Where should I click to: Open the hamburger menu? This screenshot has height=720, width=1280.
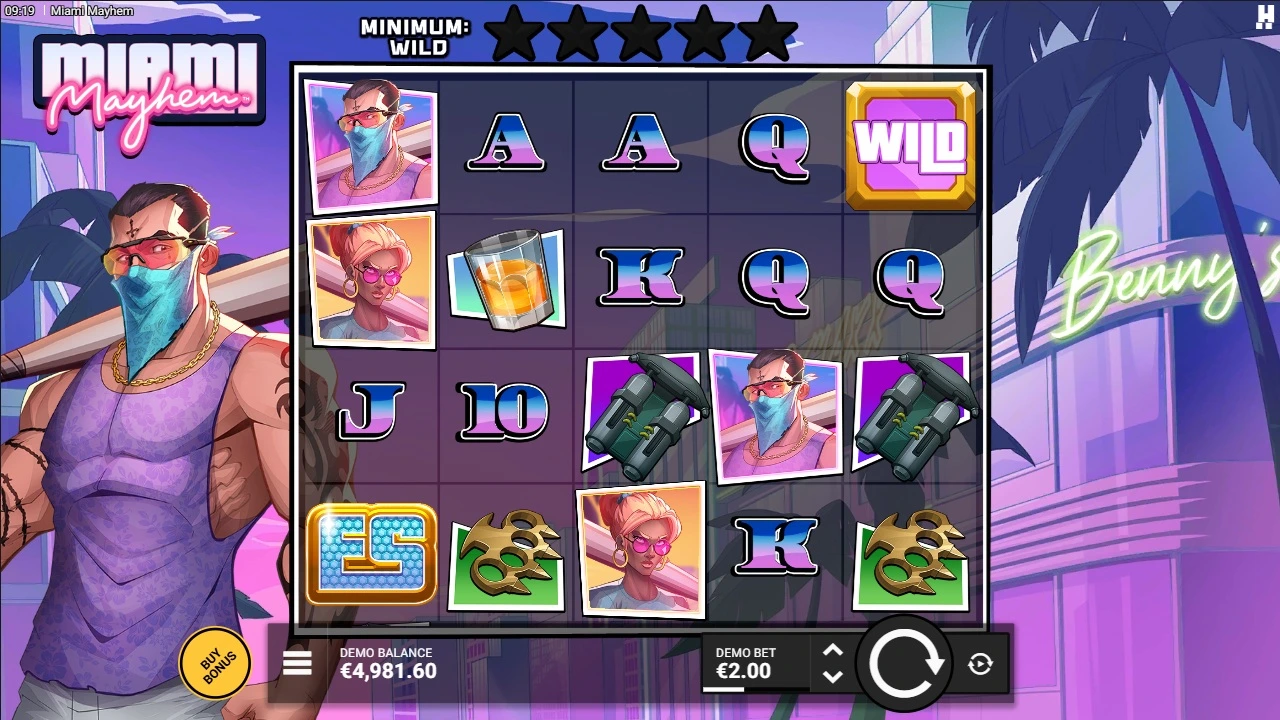297,664
